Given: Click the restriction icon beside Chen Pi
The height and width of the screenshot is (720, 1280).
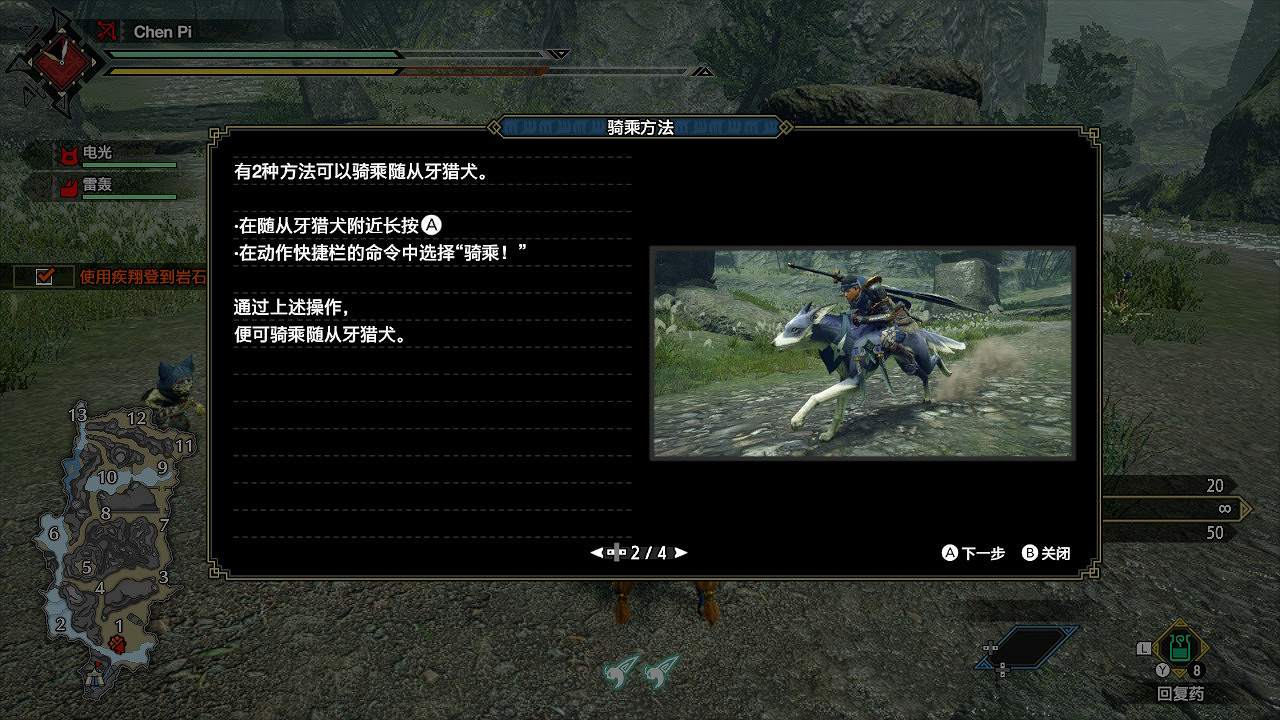Looking at the screenshot, I should [x=109, y=30].
